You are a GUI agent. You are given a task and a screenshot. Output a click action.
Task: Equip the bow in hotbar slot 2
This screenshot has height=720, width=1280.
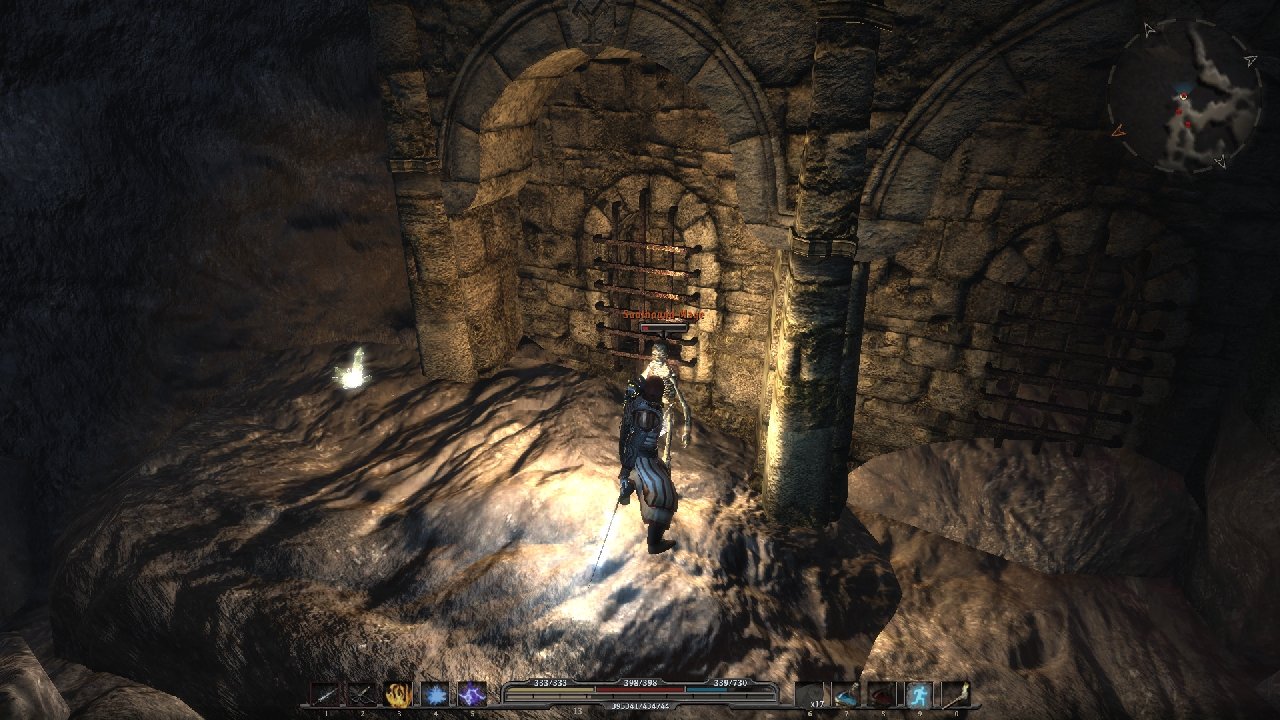click(x=361, y=694)
